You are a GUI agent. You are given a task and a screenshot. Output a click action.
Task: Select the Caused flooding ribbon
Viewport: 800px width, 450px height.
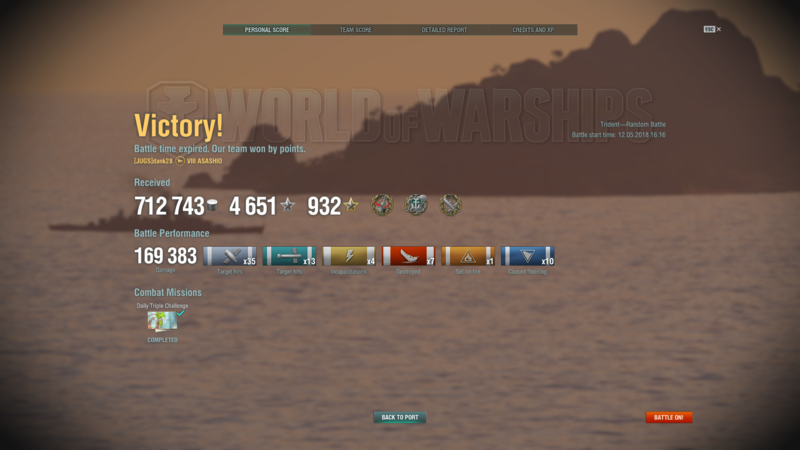pyautogui.click(x=527, y=257)
